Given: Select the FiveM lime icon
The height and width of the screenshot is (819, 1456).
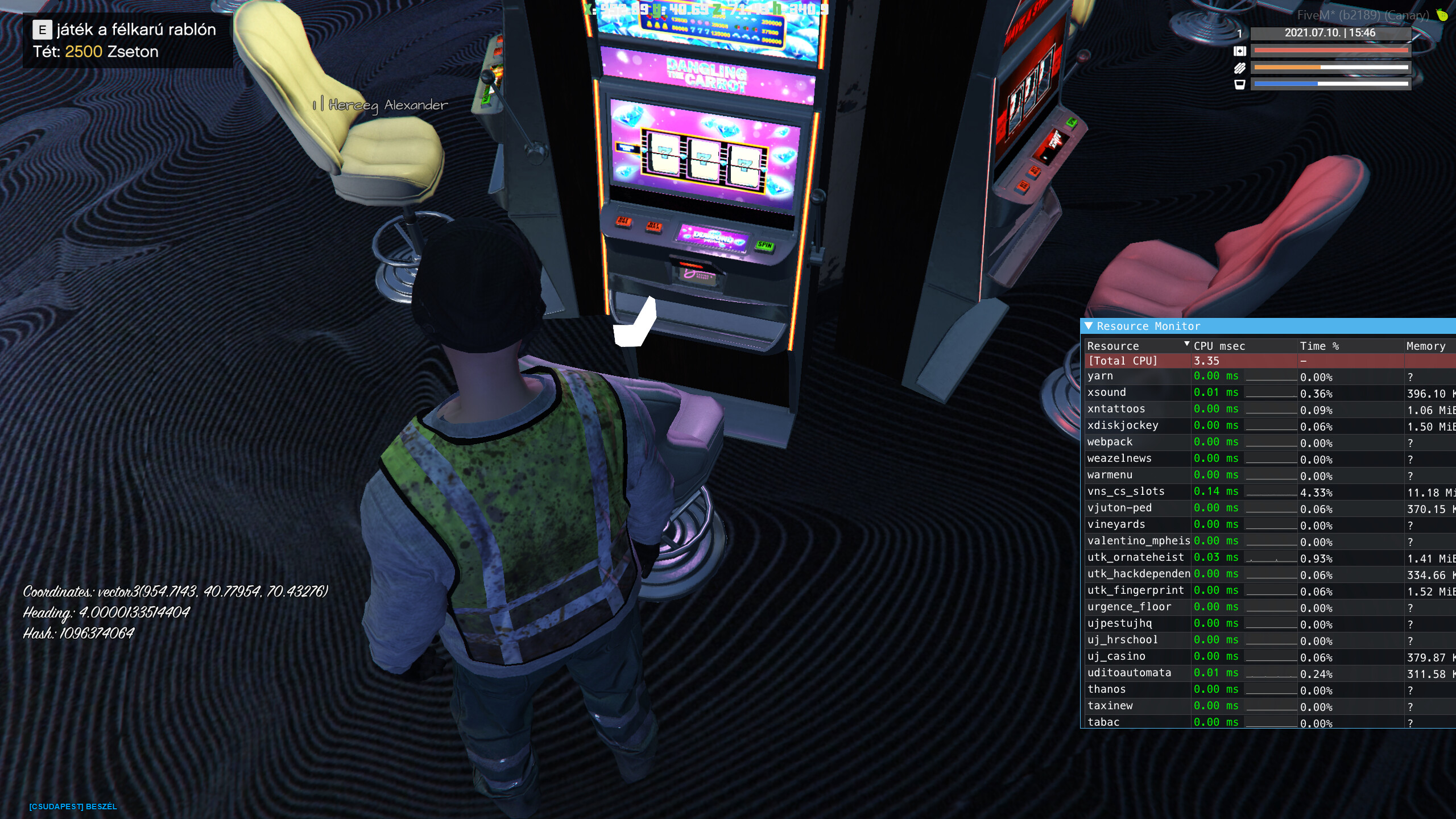Looking at the screenshot, I should pyautogui.click(x=1443, y=16).
